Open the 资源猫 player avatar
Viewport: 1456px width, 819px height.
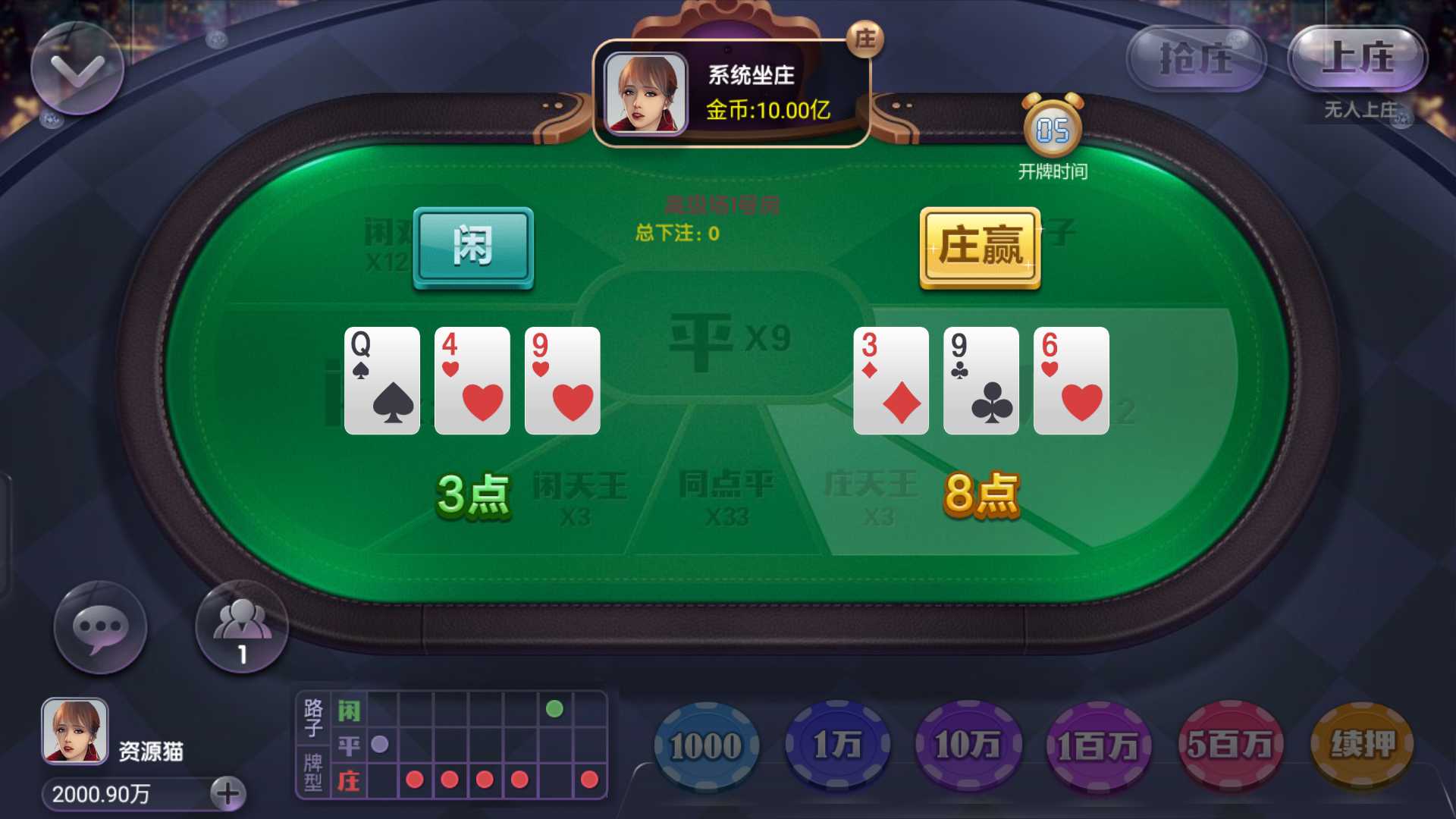(x=74, y=731)
